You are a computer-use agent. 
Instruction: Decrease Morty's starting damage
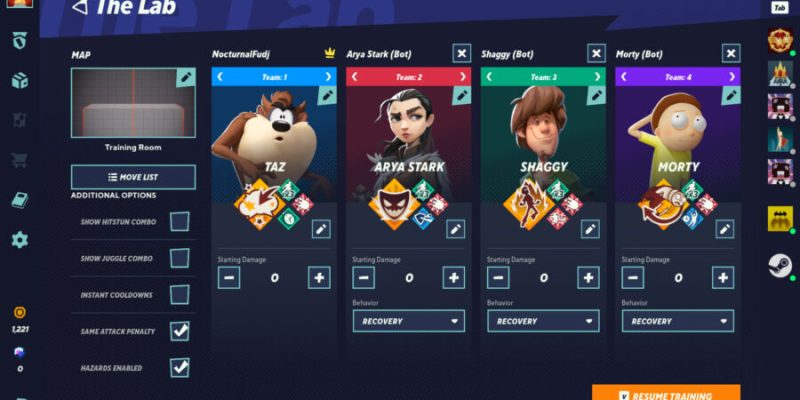pyautogui.click(x=633, y=278)
